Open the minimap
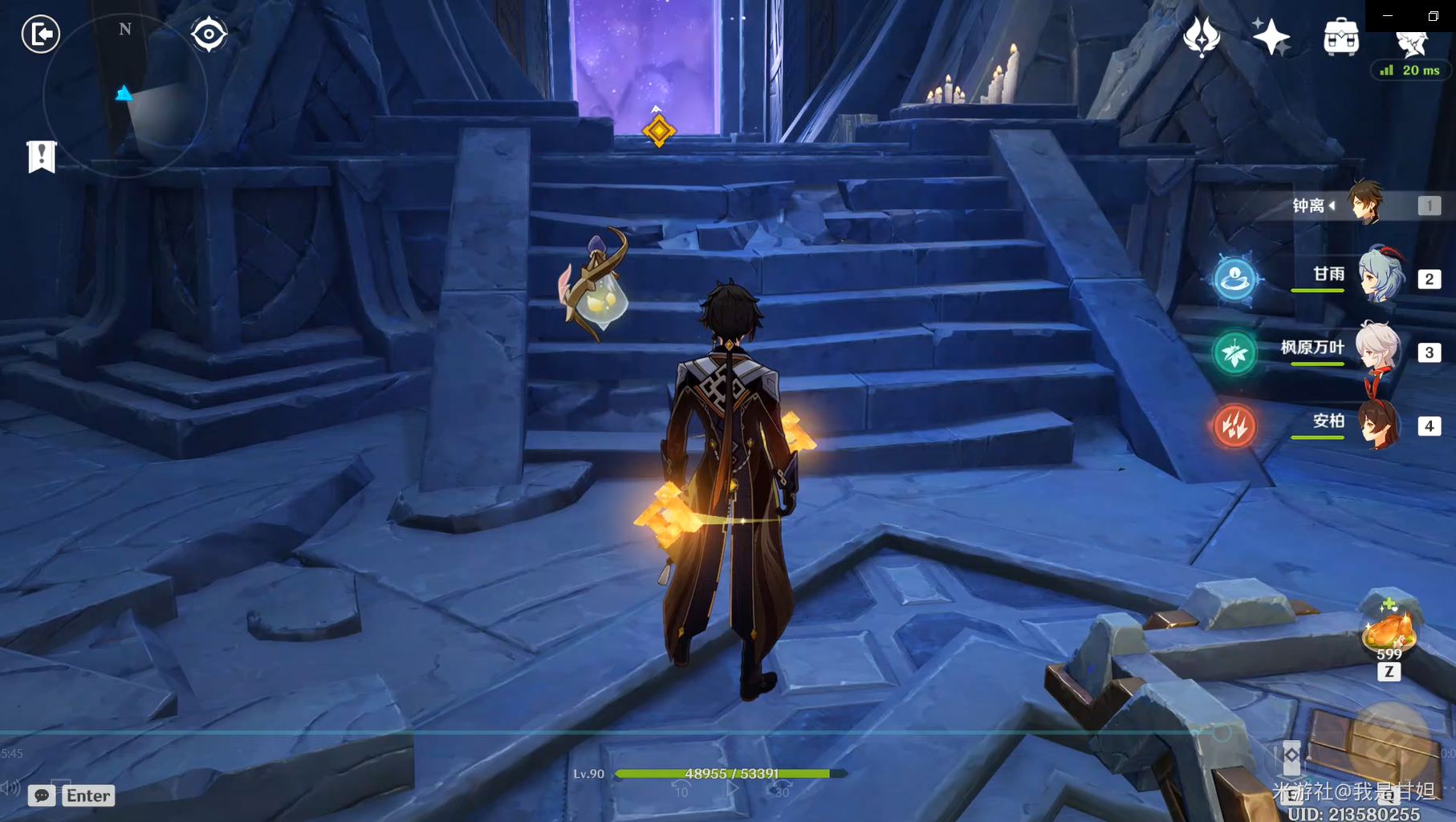 125,96
